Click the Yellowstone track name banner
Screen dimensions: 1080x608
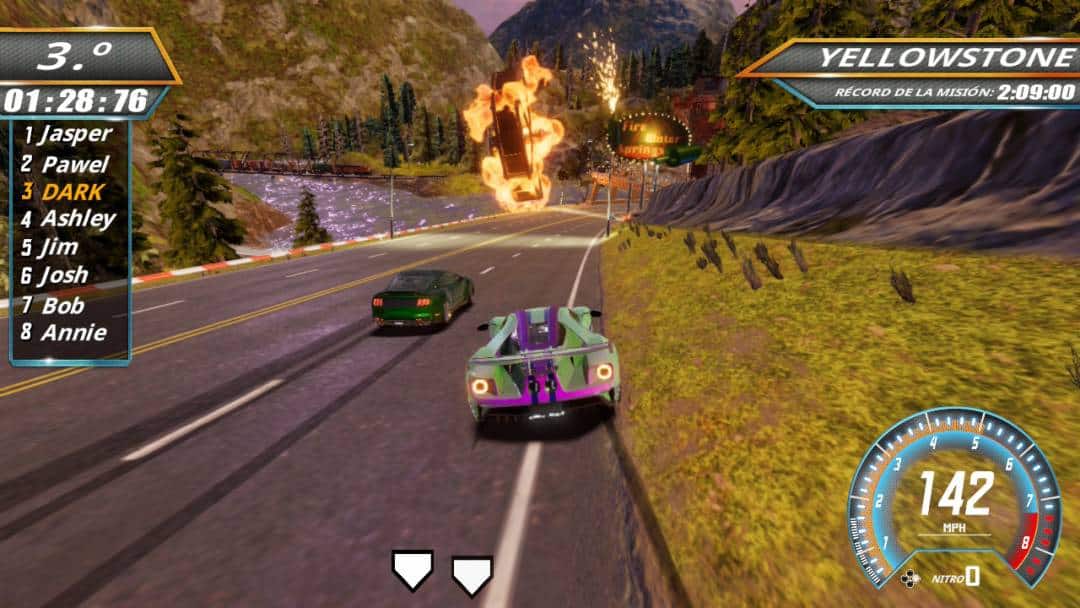pos(946,57)
